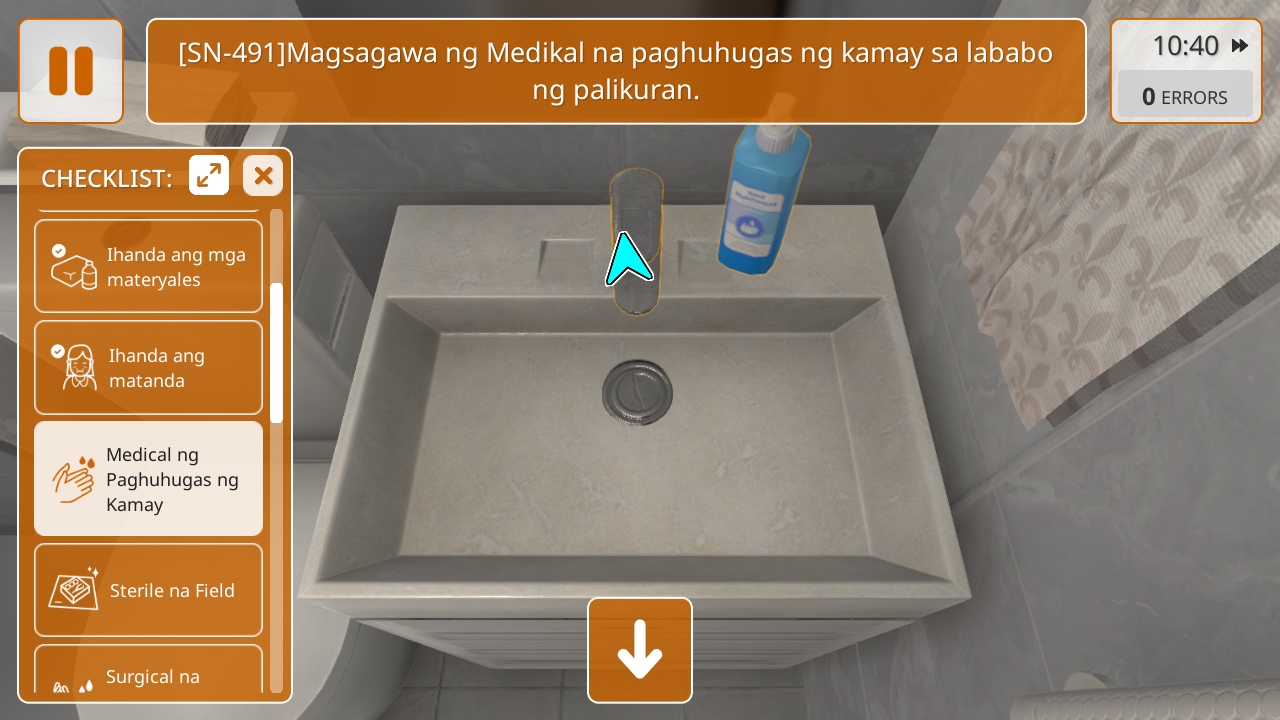This screenshot has width=1280, height=720.
Task: Expand the checklist to full view
Action: point(209,176)
